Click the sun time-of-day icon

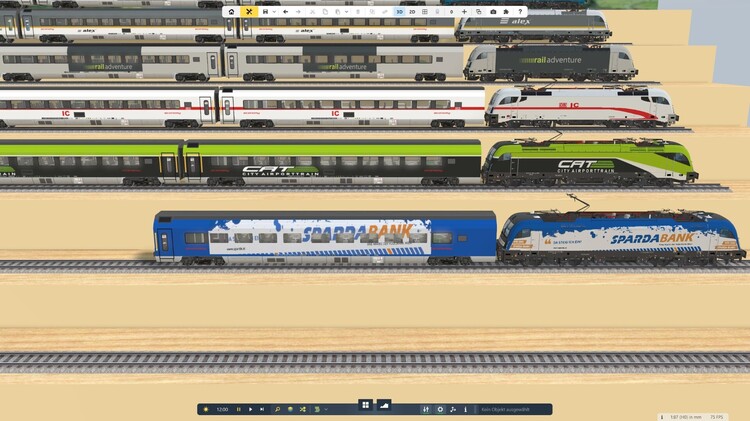(x=206, y=409)
